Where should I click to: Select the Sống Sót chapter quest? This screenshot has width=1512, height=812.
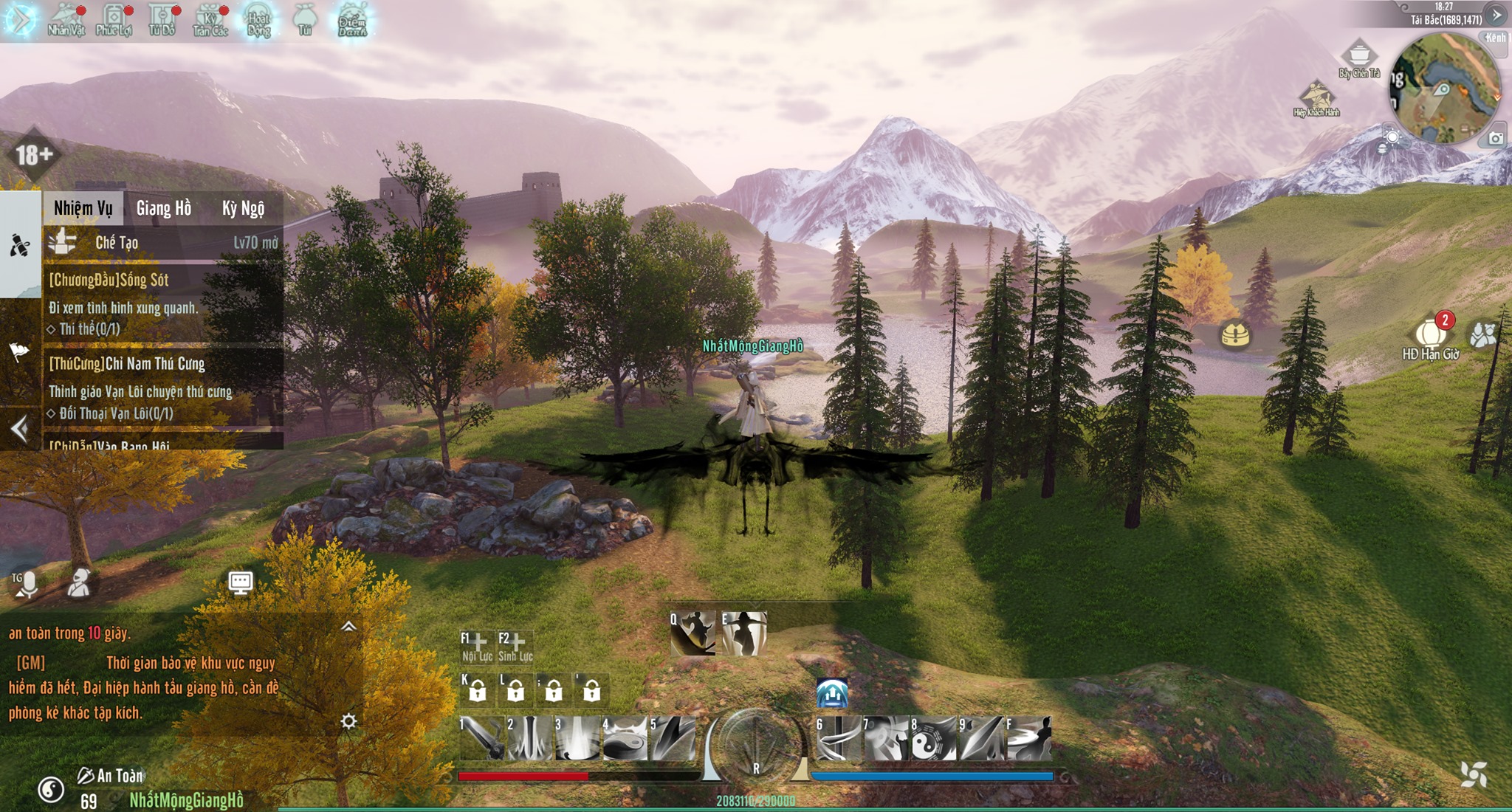162,303
